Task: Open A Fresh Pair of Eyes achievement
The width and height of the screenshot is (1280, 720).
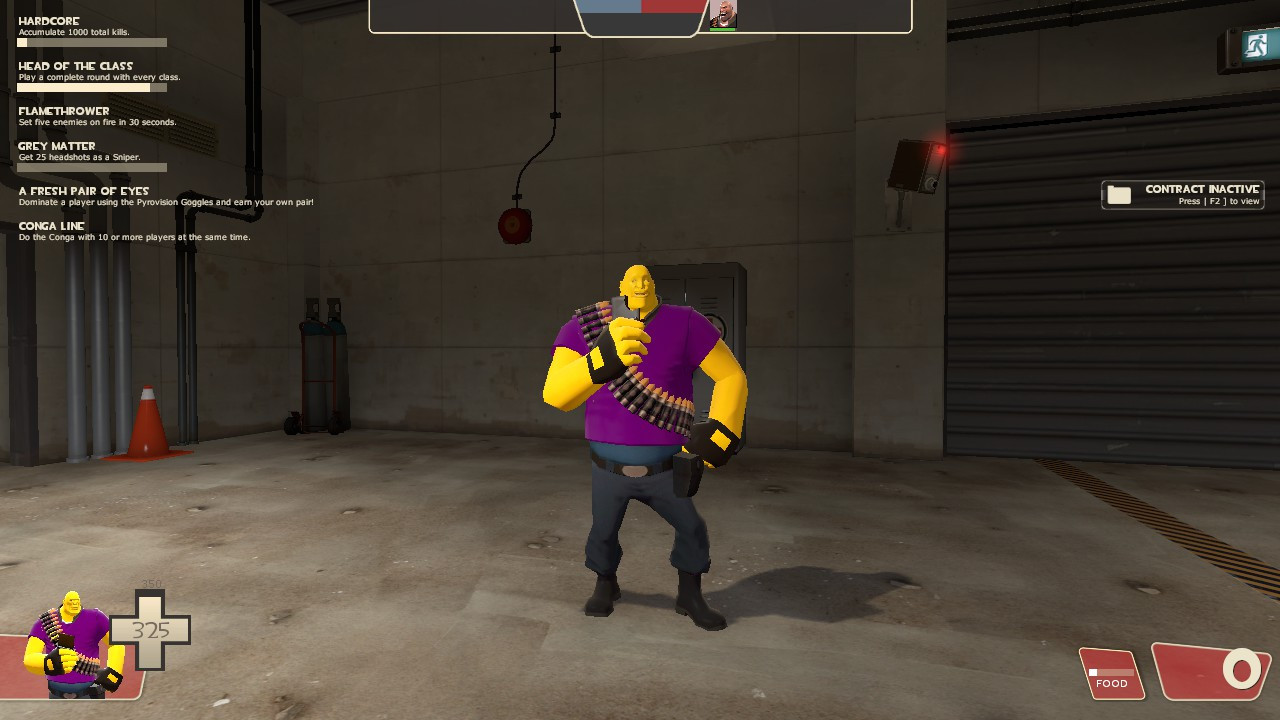Action: pos(83,191)
